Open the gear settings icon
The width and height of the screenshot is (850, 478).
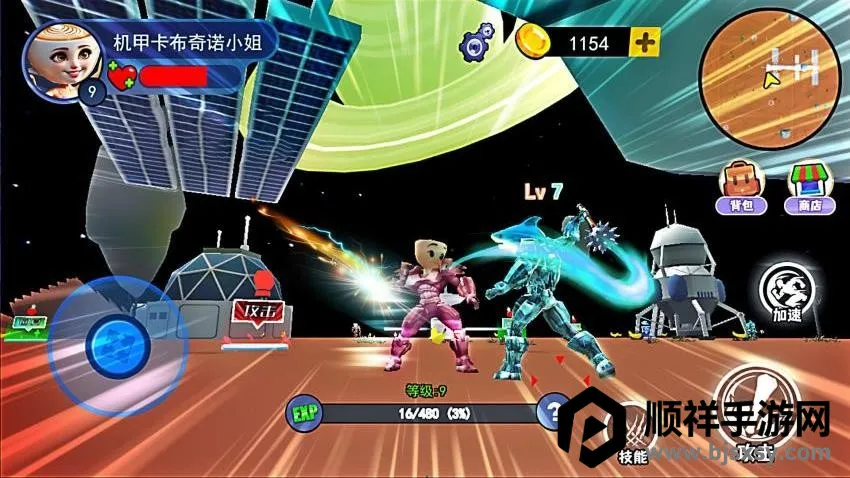click(478, 43)
